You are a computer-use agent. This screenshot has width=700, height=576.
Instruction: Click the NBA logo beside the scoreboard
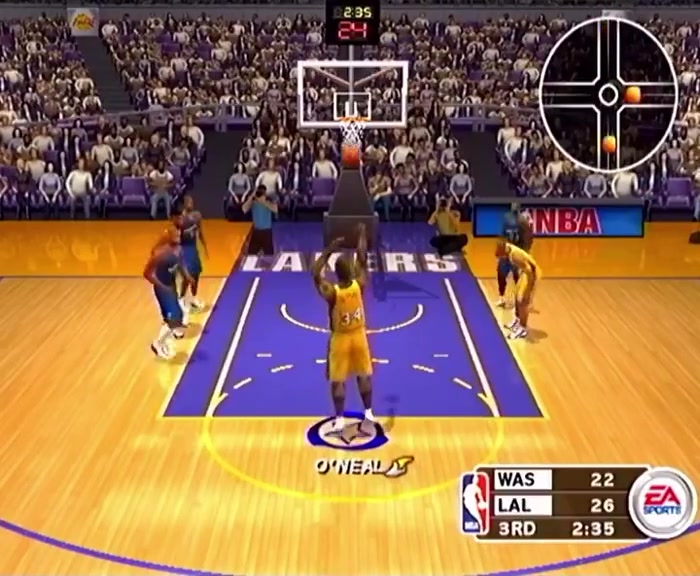tap(475, 503)
